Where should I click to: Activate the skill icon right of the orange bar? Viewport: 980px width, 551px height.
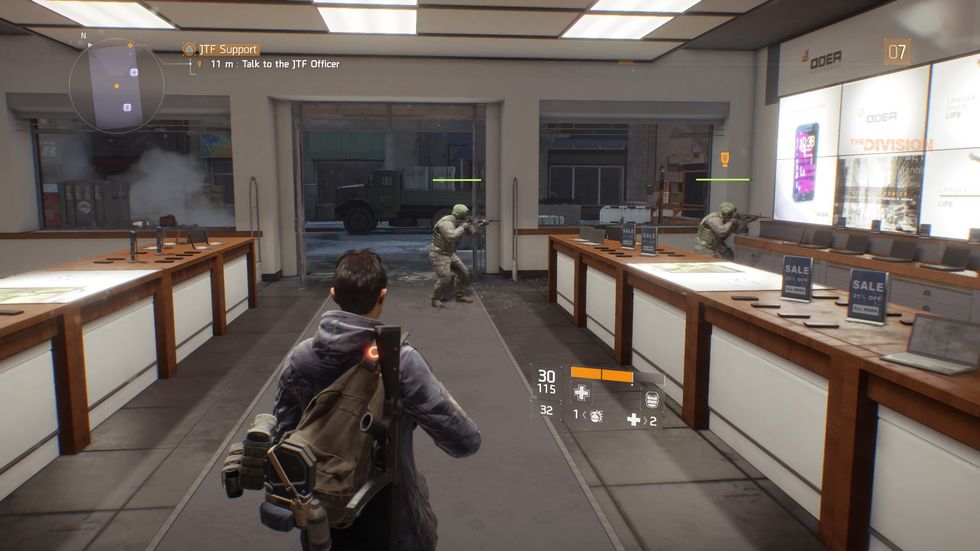point(650,400)
